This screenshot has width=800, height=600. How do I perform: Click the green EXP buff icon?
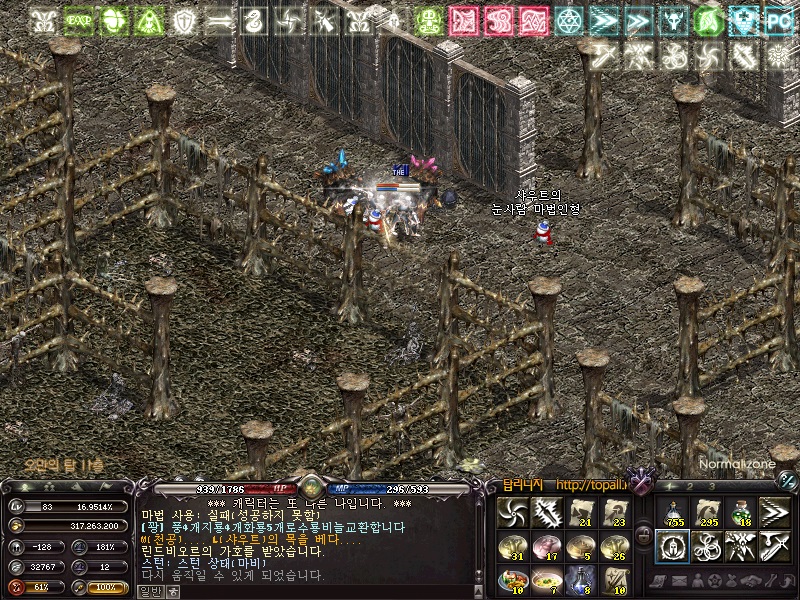[77, 20]
